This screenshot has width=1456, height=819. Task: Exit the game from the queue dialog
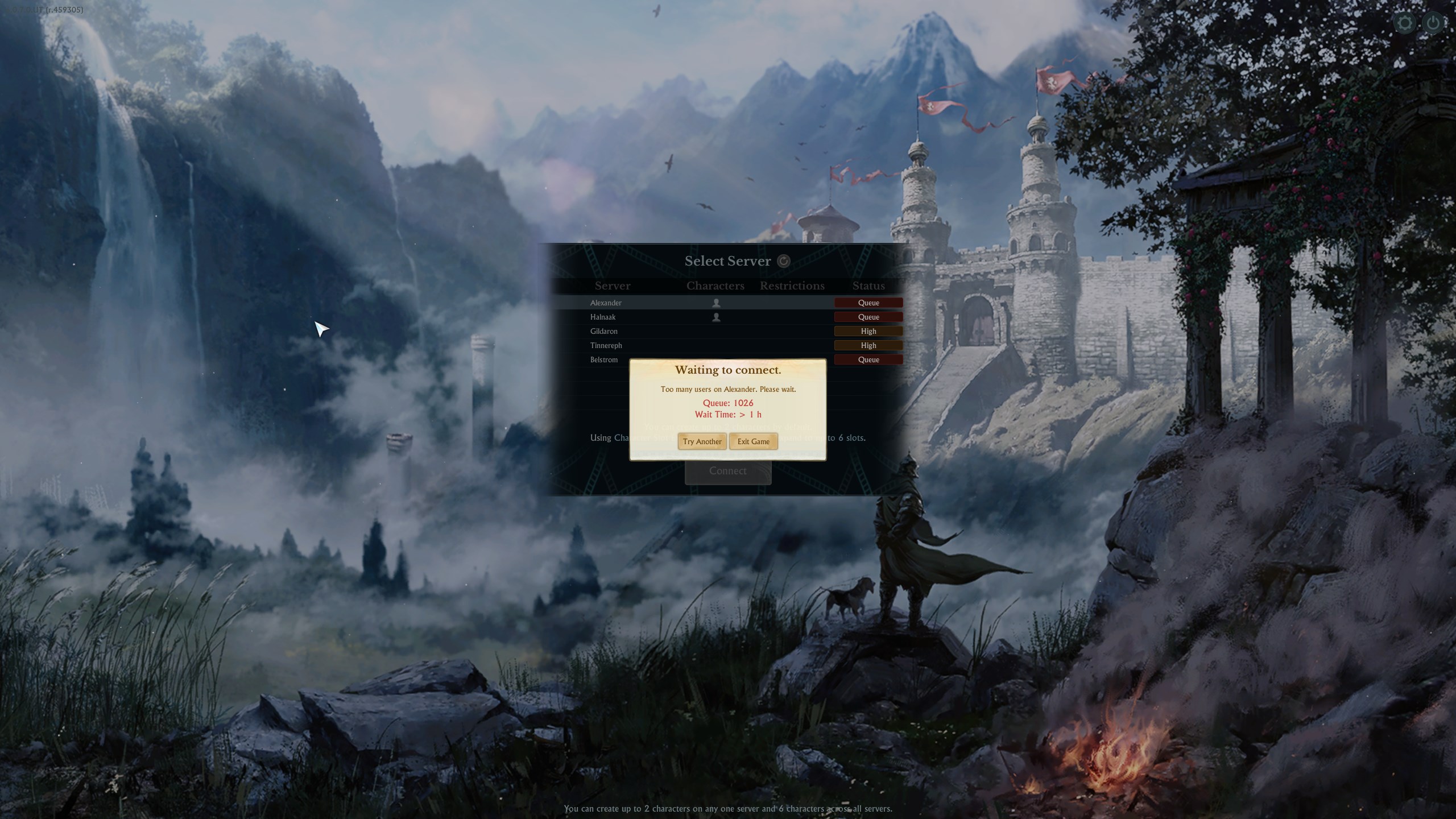753,441
